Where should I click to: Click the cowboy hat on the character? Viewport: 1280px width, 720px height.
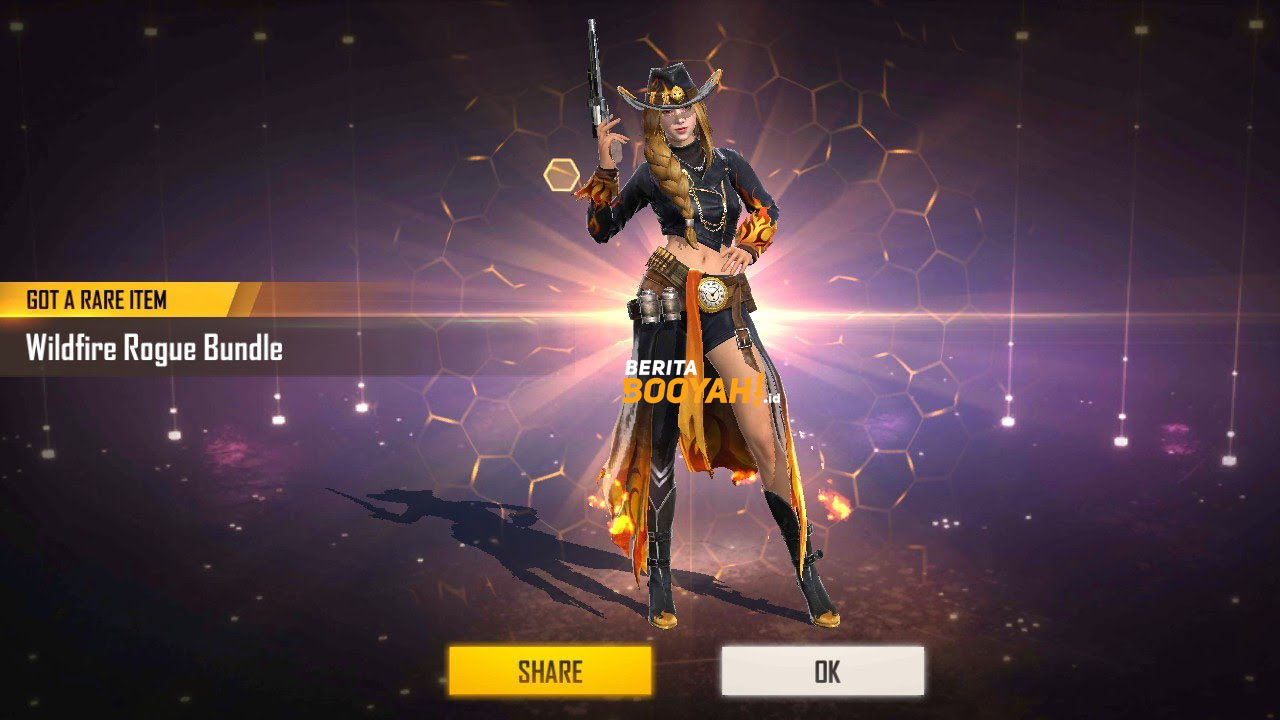(x=672, y=85)
